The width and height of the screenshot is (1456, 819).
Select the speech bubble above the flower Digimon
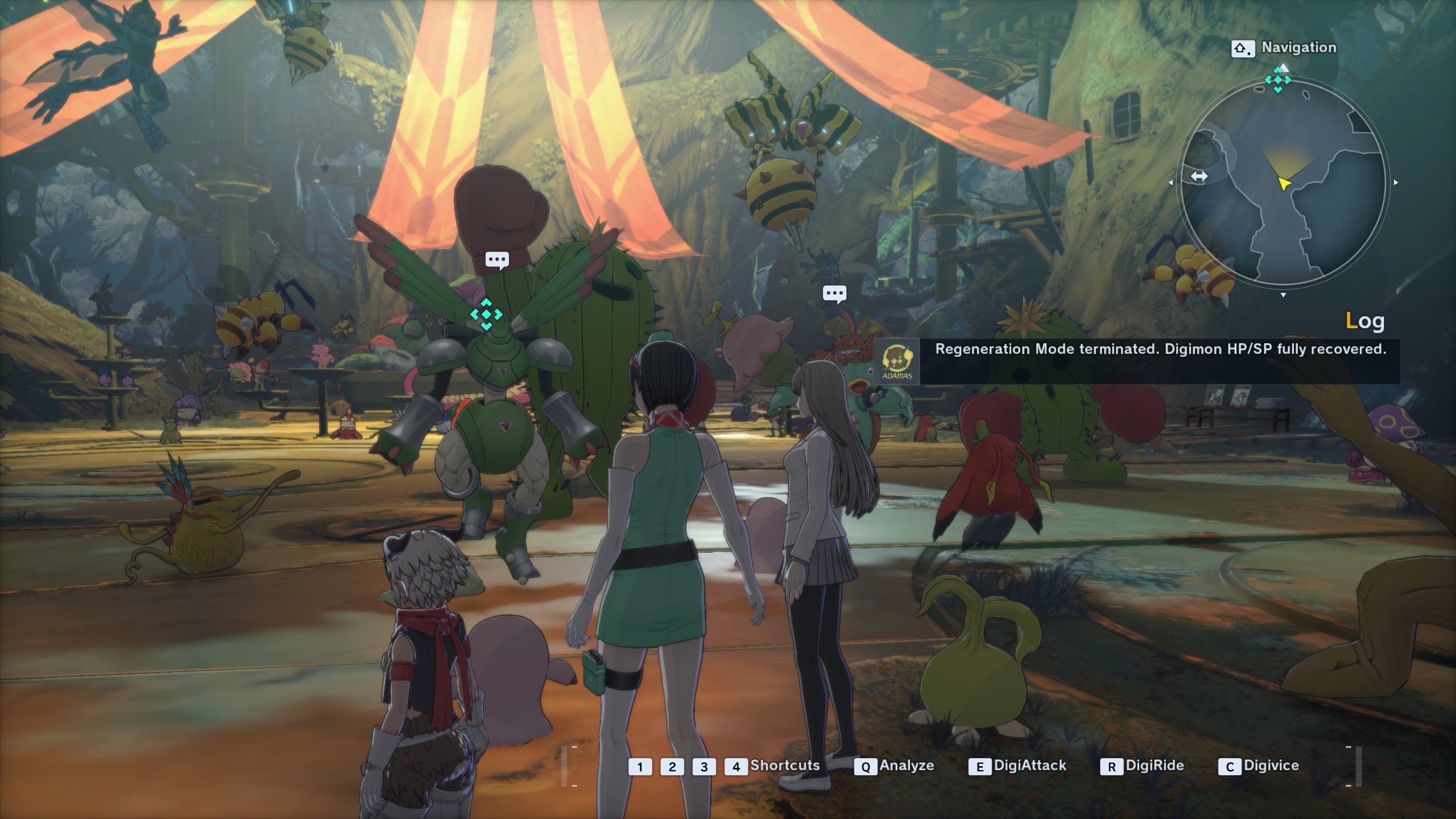834,294
